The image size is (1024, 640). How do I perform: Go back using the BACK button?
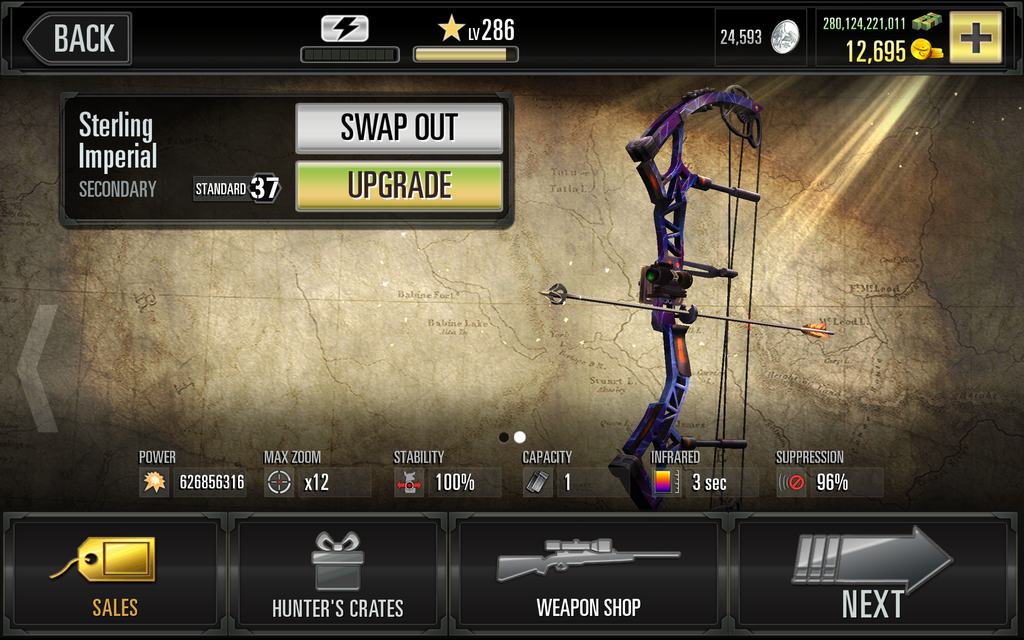(78, 39)
